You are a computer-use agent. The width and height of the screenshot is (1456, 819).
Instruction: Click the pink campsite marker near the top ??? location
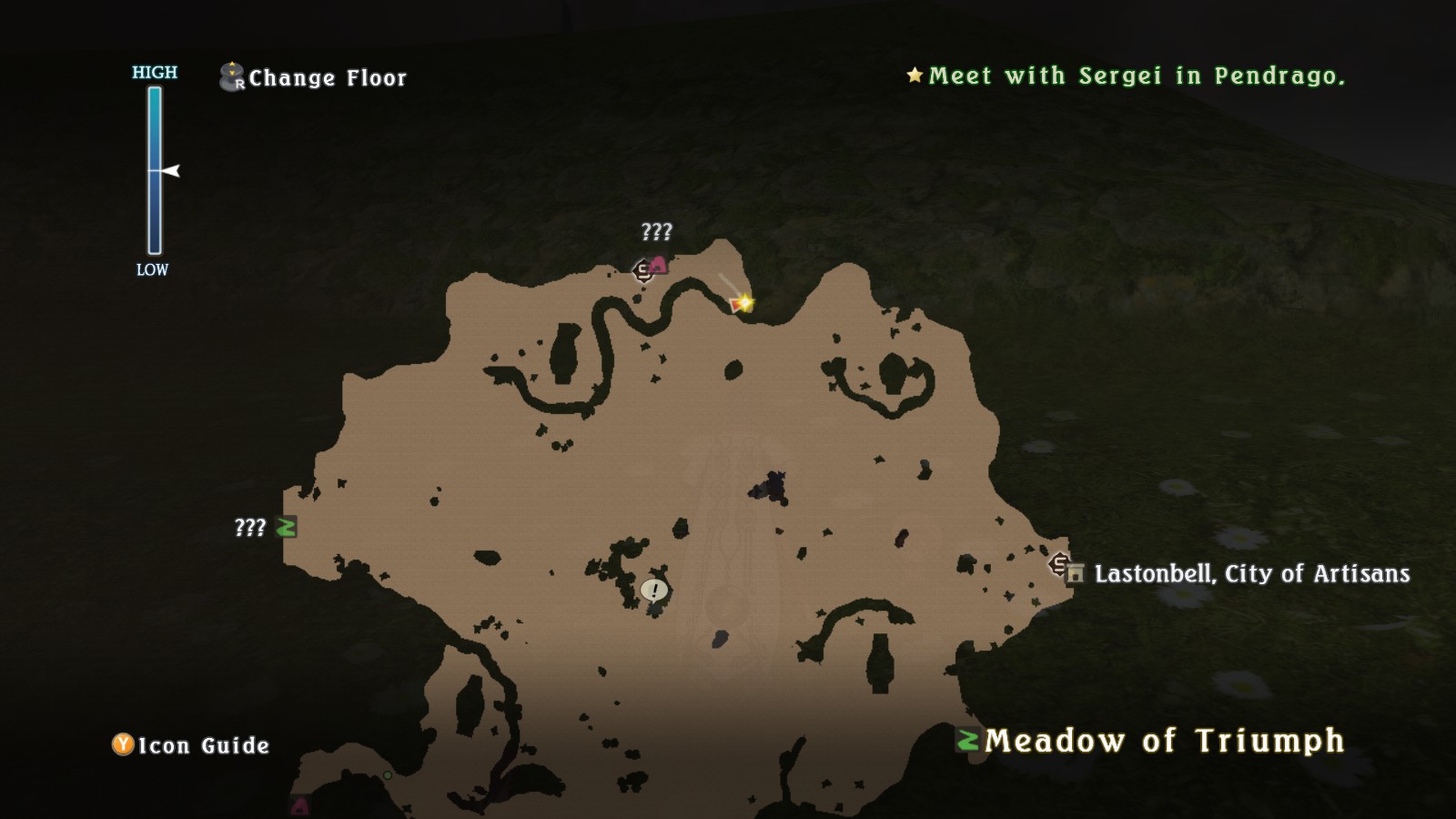[x=658, y=265]
